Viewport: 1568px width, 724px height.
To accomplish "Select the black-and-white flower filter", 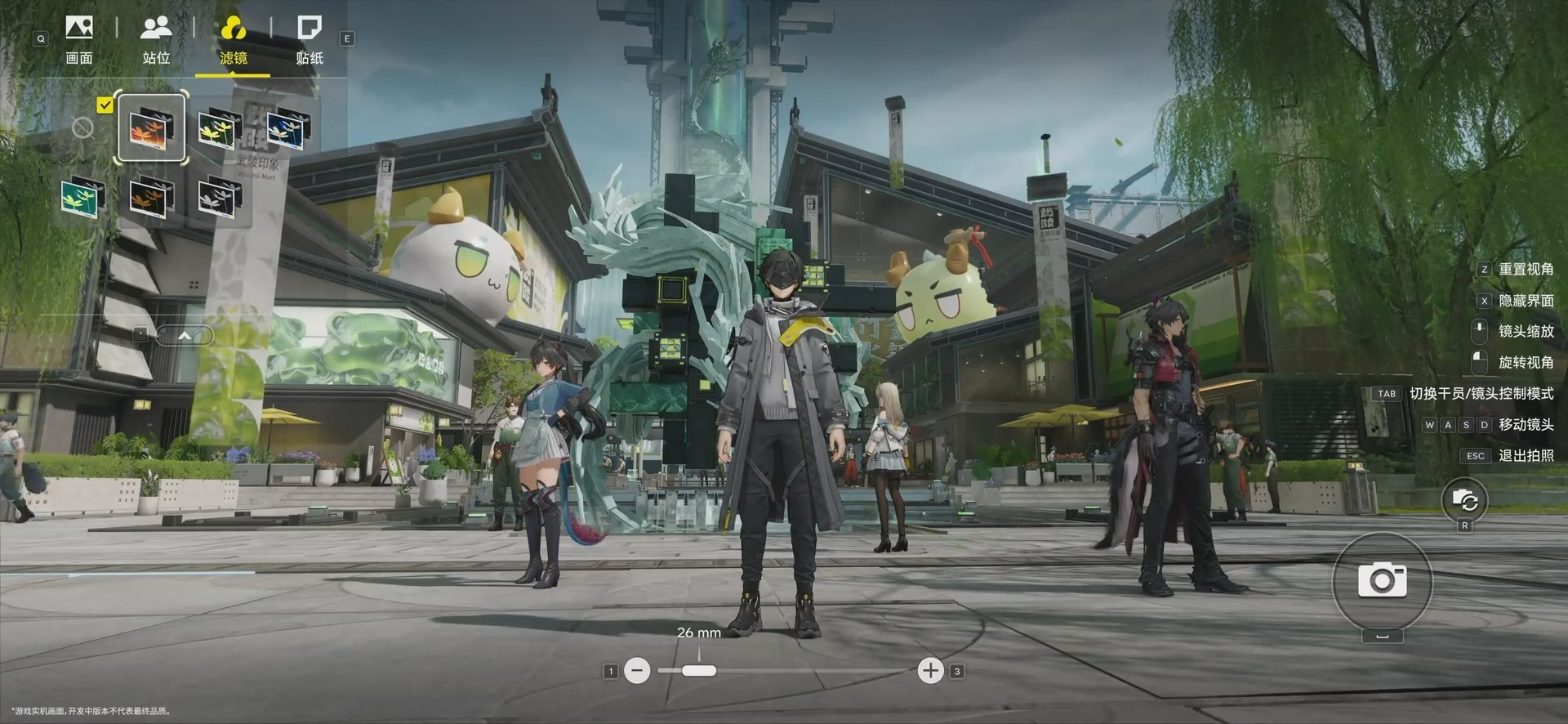I will [219, 197].
